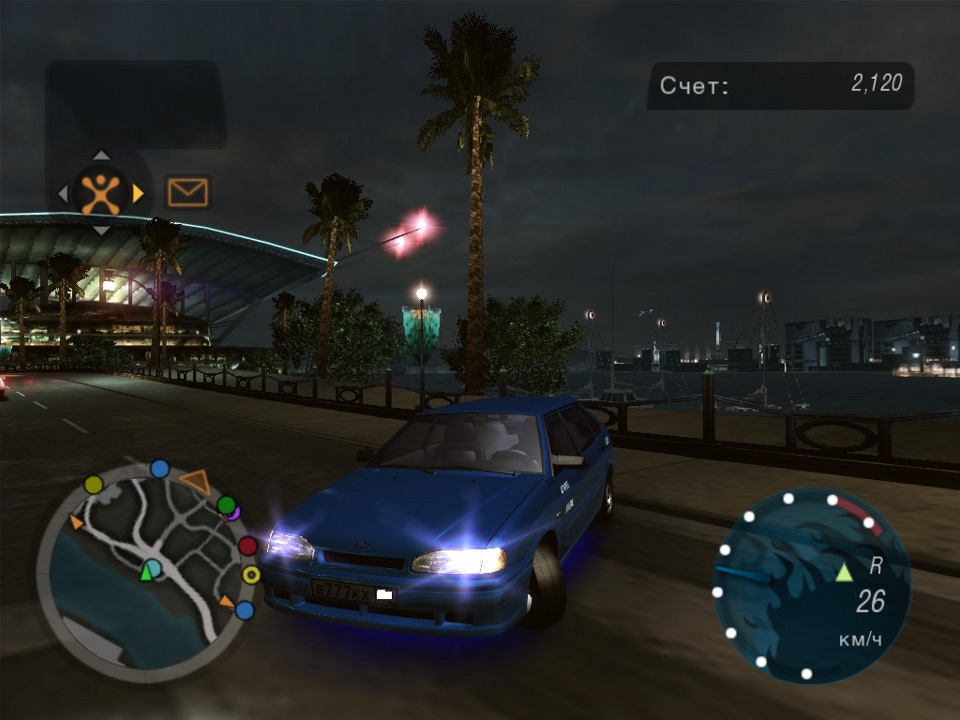Click the grey down arrow below the figure icon

(101, 229)
